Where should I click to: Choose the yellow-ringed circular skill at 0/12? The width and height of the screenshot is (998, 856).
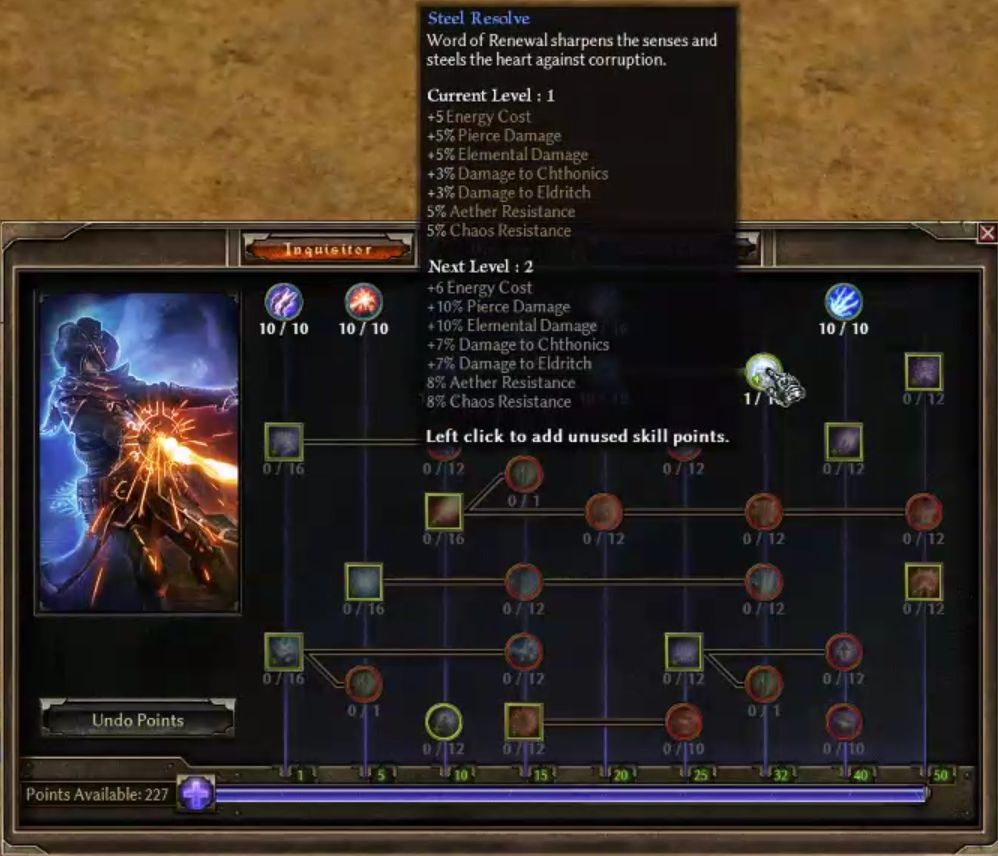click(444, 721)
